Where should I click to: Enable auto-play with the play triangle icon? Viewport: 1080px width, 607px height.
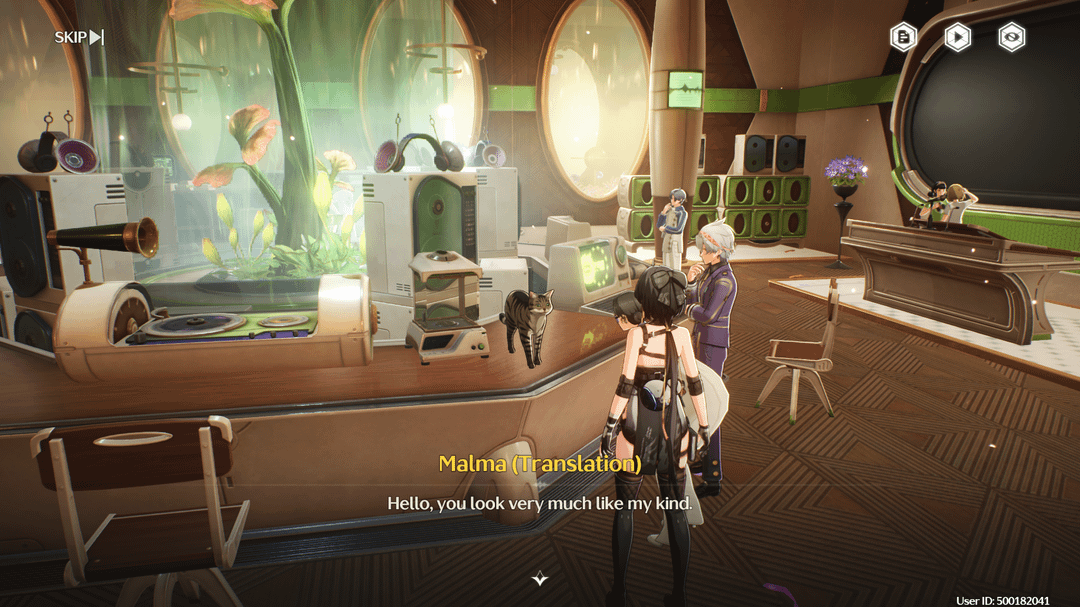[958, 37]
